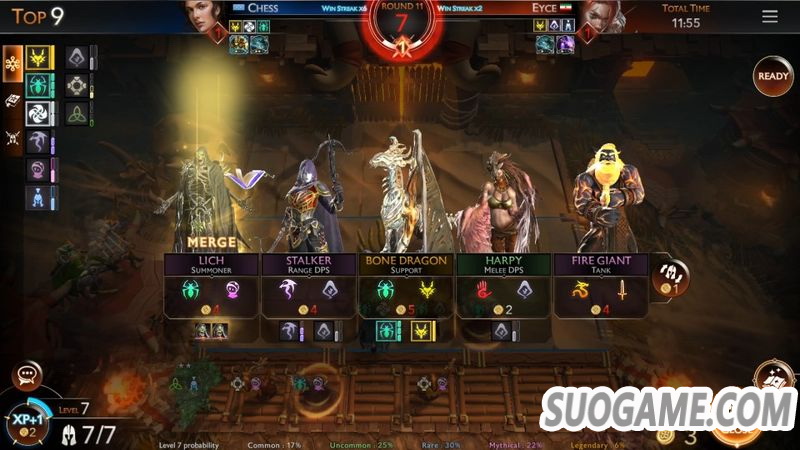Select the green spider synergy icon

point(40,86)
